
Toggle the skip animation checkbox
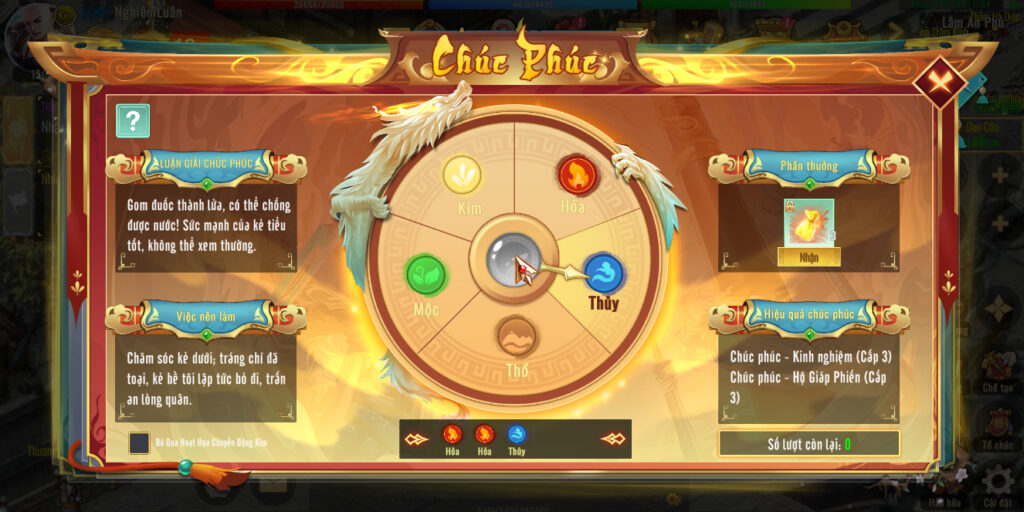(140, 442)
